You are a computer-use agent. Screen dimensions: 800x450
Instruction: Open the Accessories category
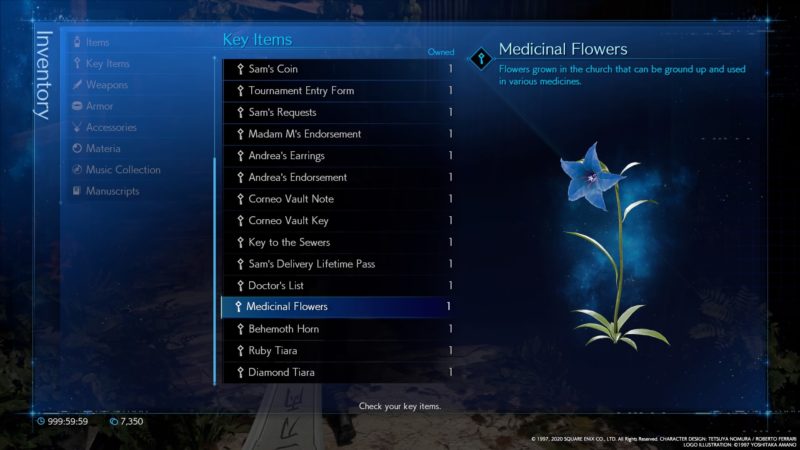click(x=111, y=128)
